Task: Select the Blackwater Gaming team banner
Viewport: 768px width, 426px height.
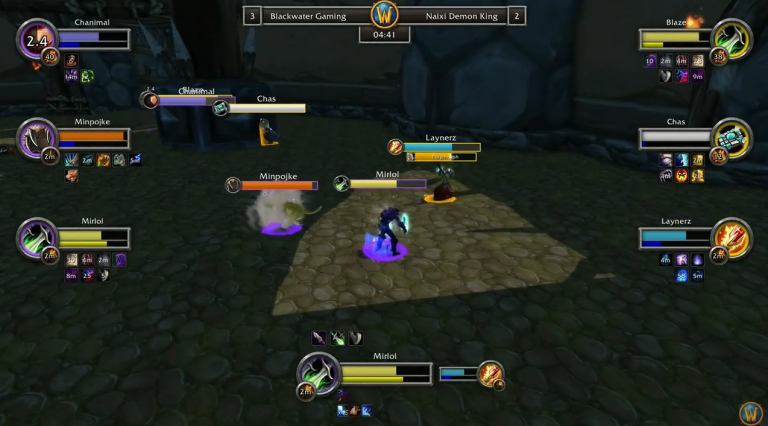Action: click(x=308, y=16)
